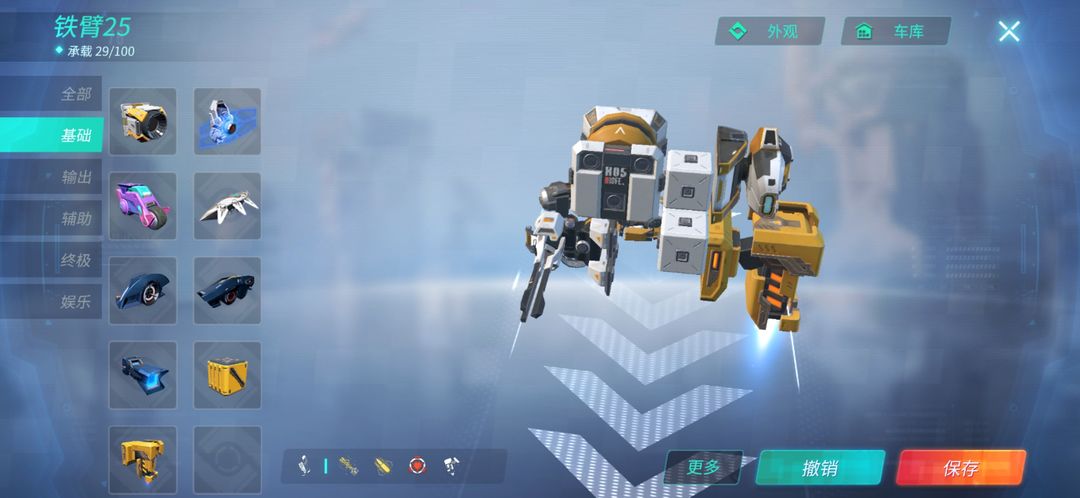Select the 基础 (basic) parts tab
This screenshot has height=498, width=1080.
point(75,135)
